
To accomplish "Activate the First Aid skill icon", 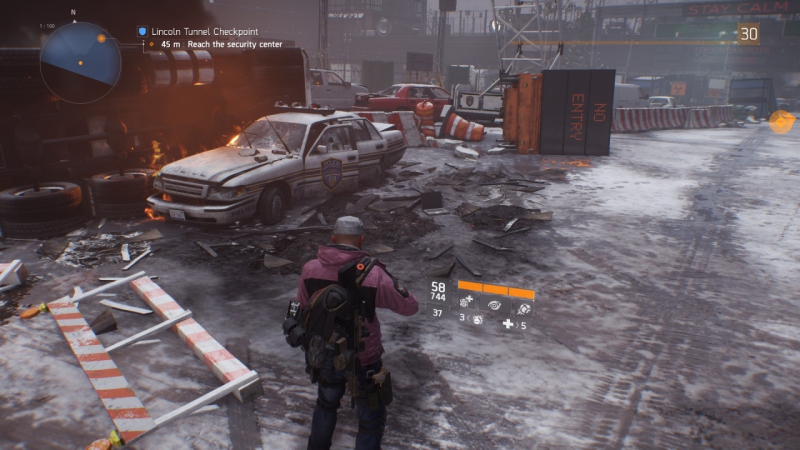I will pos(466,301).
